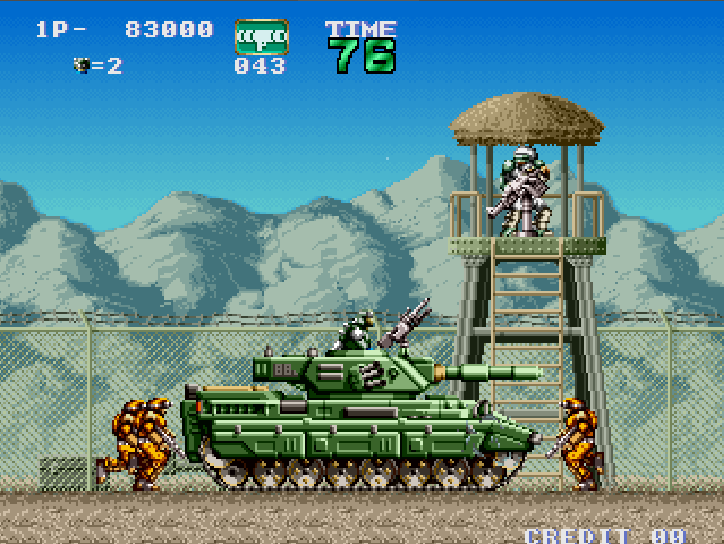Image resolution: width=724 pixels, height=544 pixels.
Task: Click the small lives icon beside the 2
Action: pos(82,65)
